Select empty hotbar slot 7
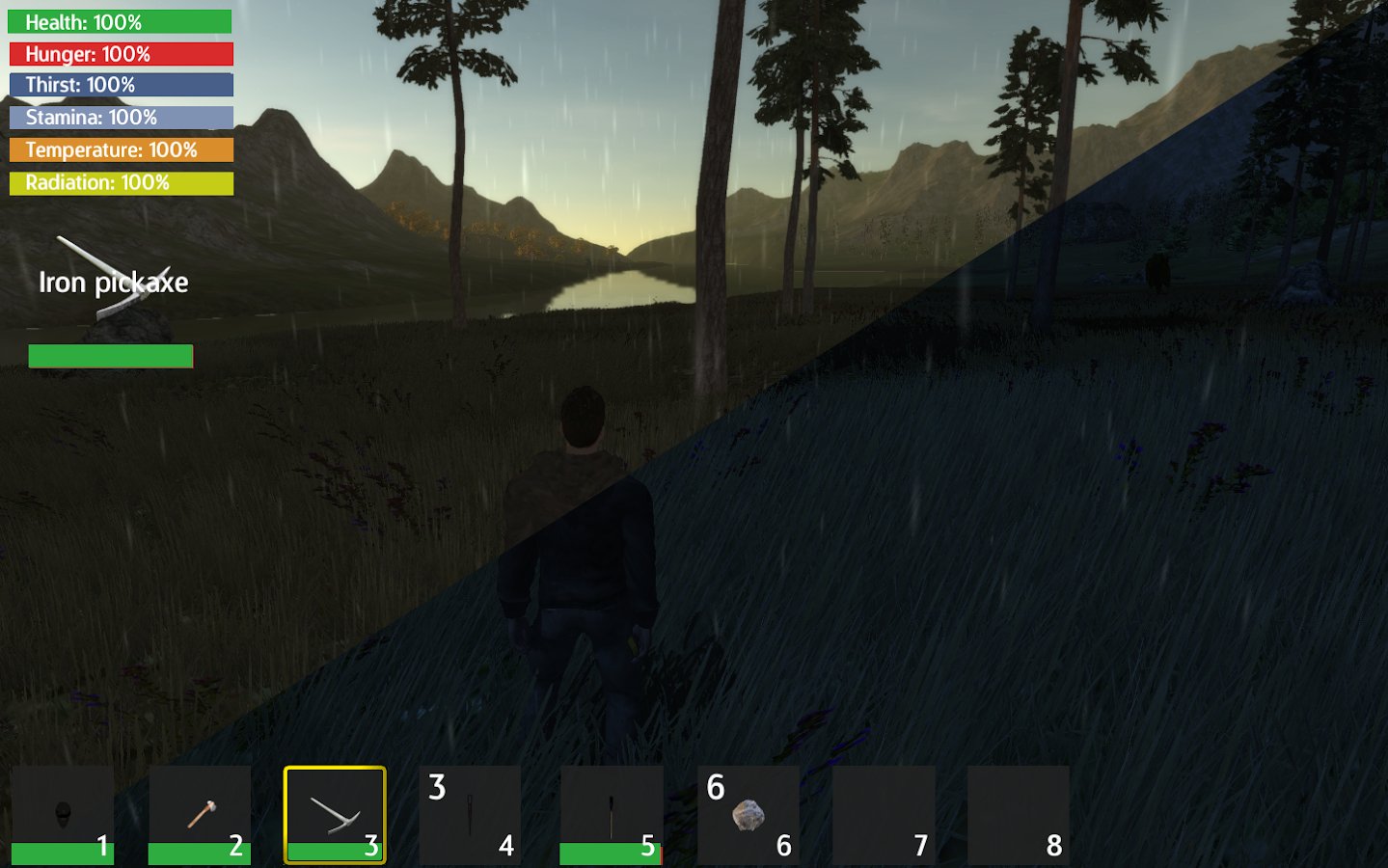 (884, 815)
